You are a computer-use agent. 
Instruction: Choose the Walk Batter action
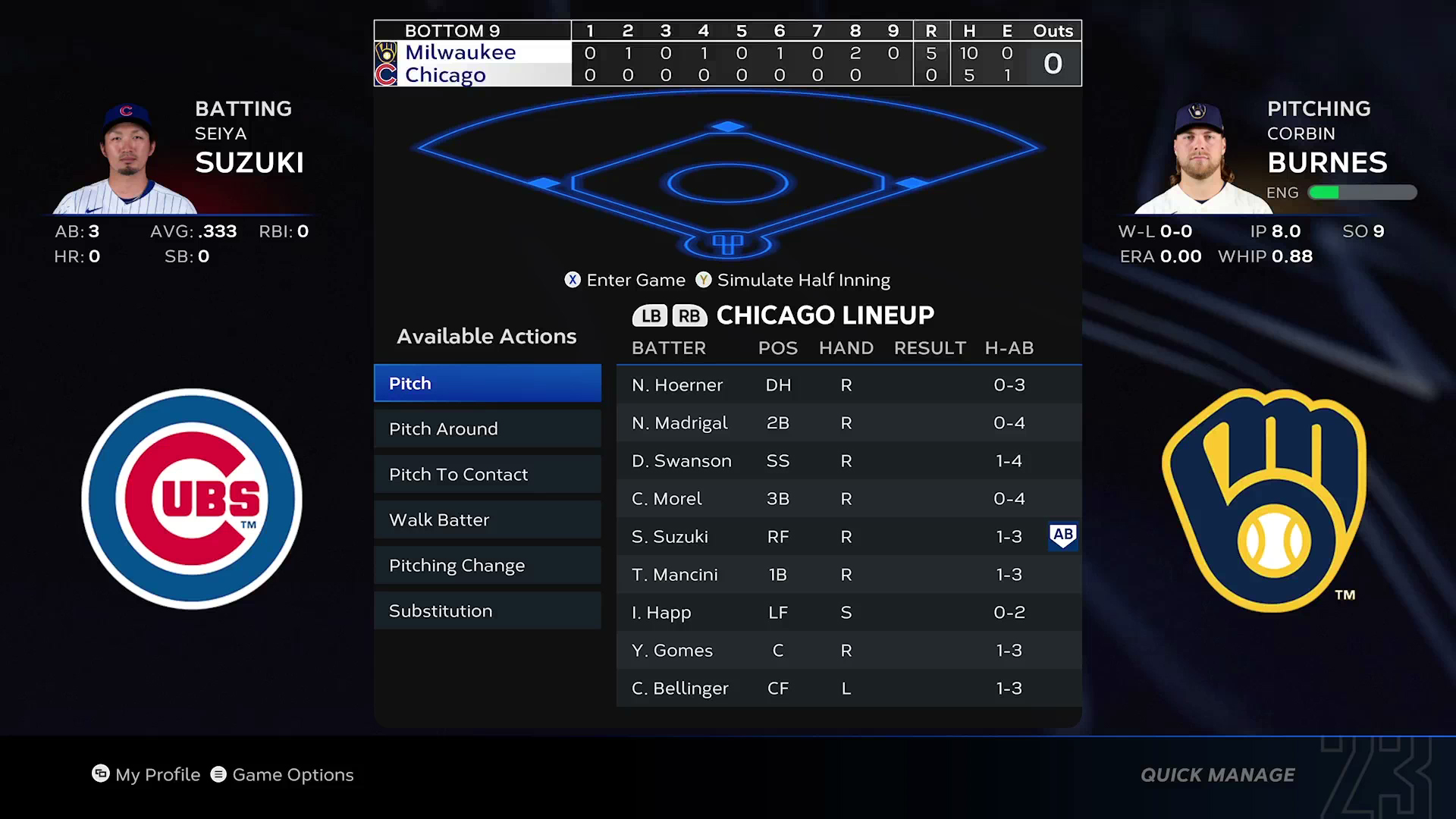pyautogui.click(x=487, y=519)
